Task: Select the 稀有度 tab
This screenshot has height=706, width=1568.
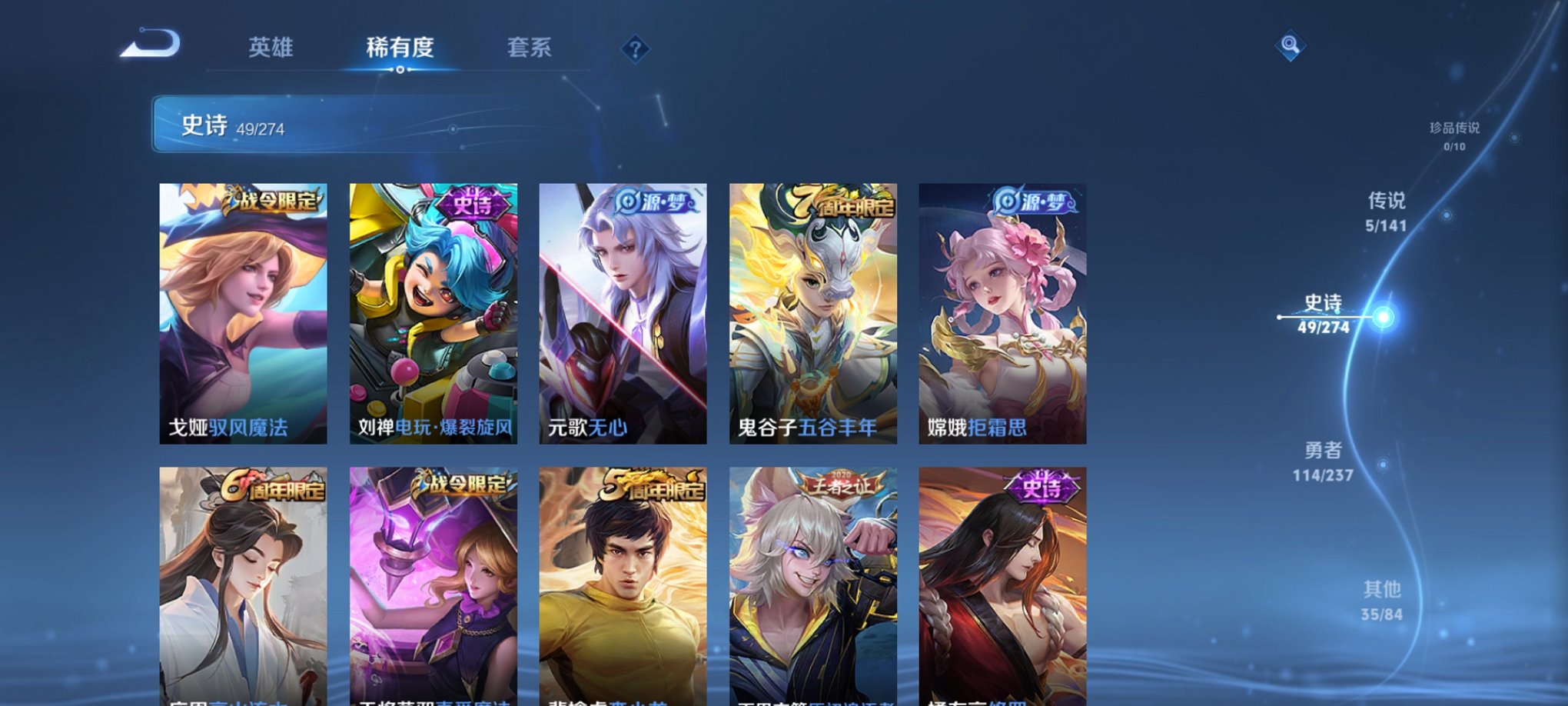Action: tap(399, 48)
